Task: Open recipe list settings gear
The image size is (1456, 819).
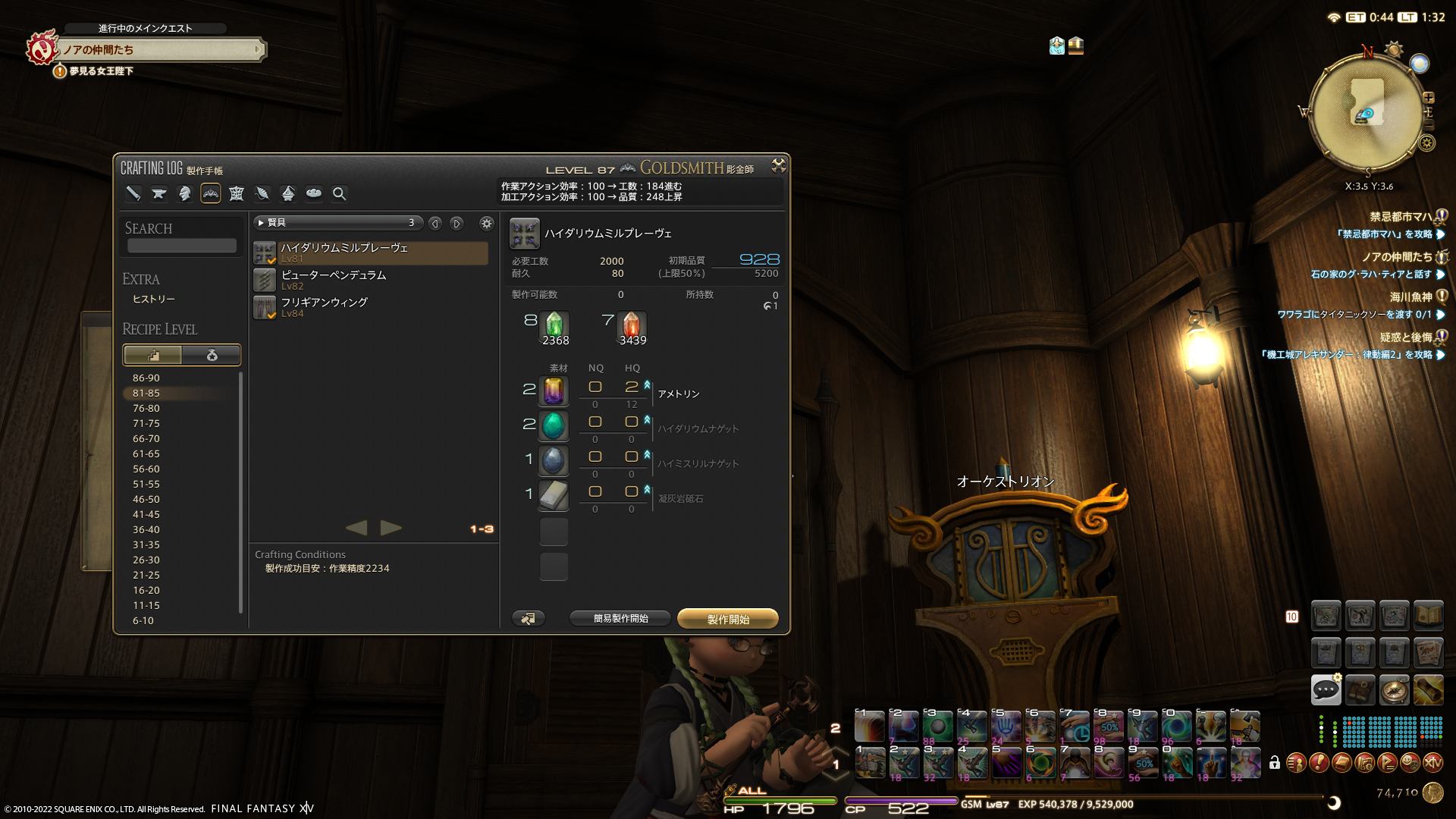Action: tap(487, 223)
